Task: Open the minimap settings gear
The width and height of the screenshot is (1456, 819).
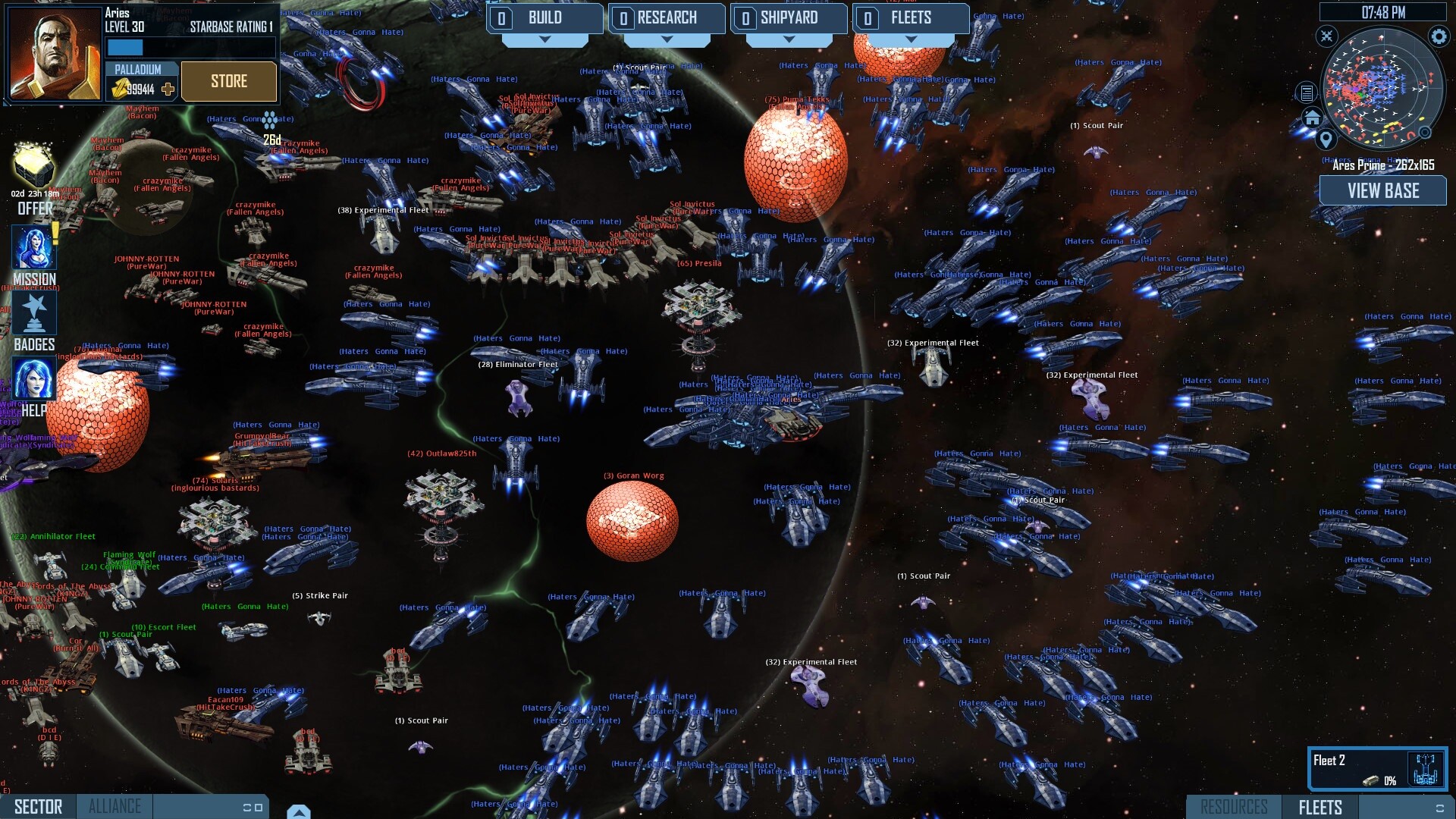Action: coord(1437,35)
